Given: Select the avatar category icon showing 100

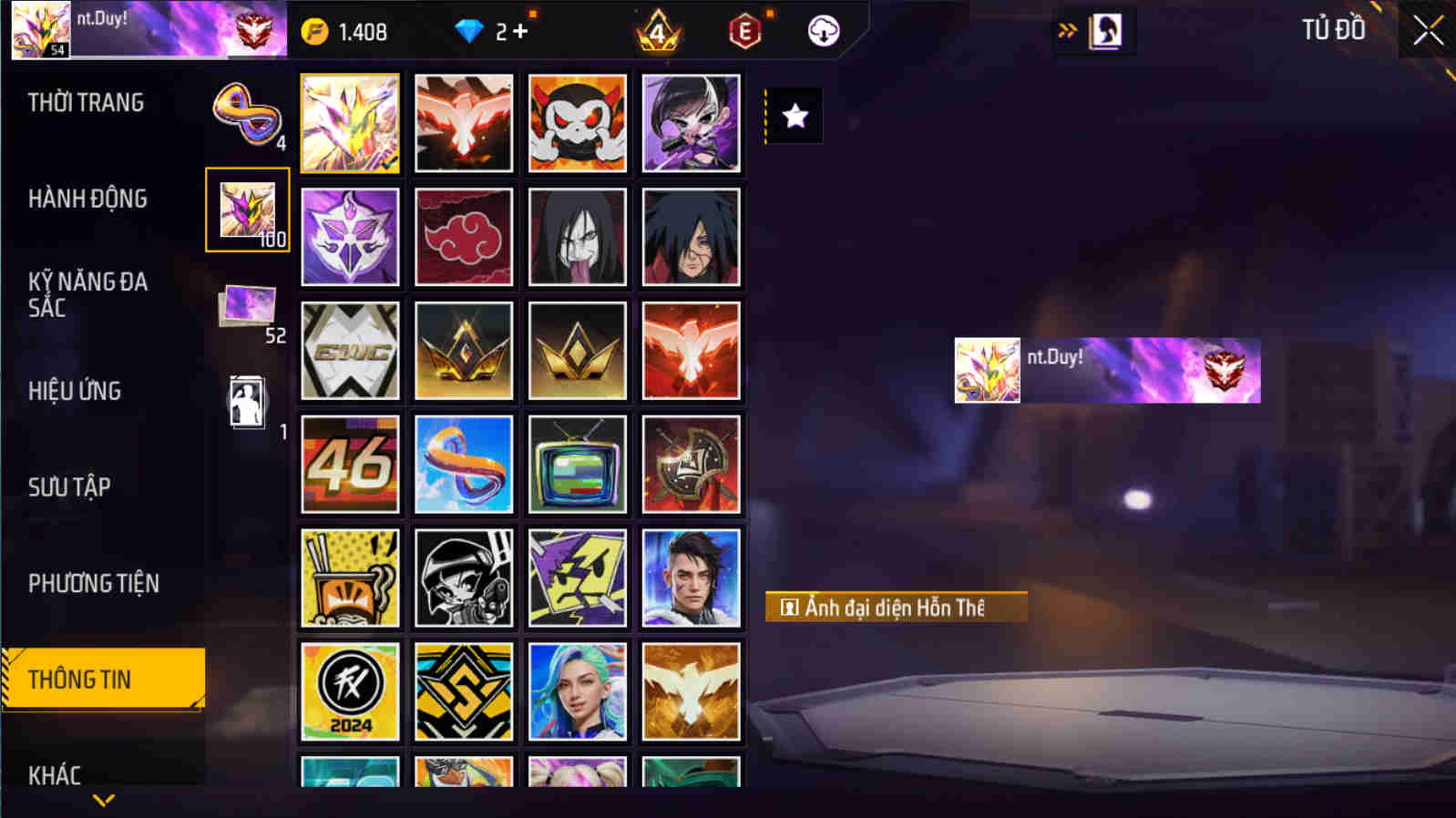Looking at the screenshot, I should coord(247,210).
